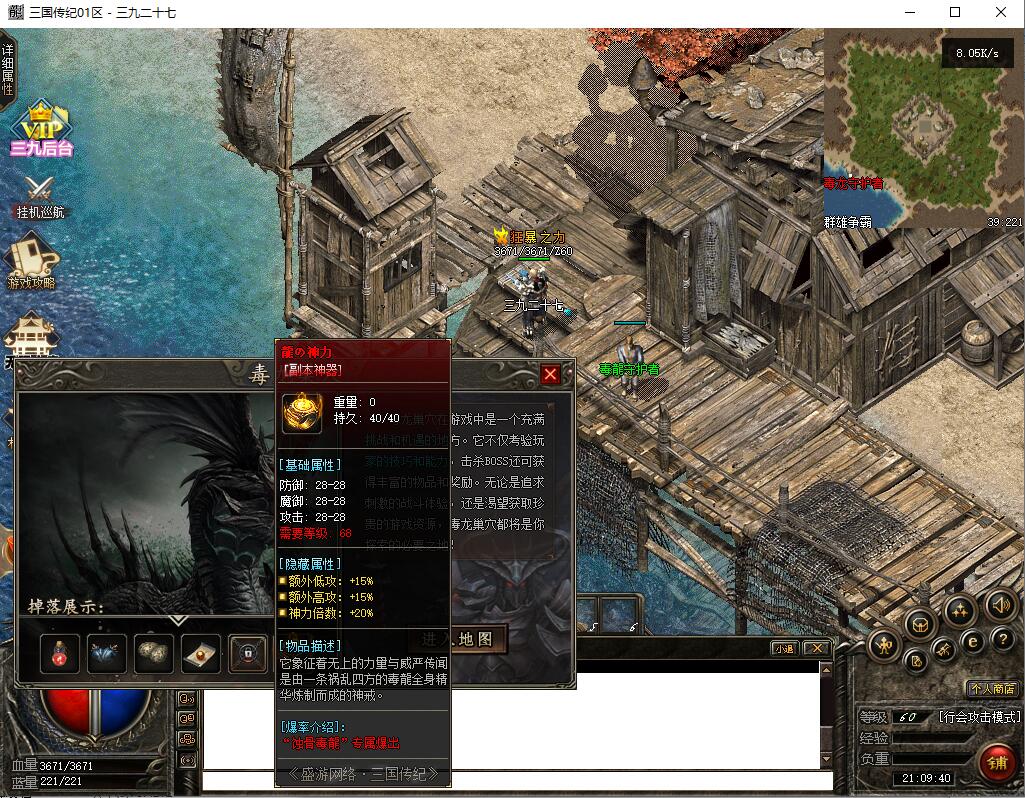Open the 个人商店 personal shop
The image size is (1025, 798).
[992, 688]
